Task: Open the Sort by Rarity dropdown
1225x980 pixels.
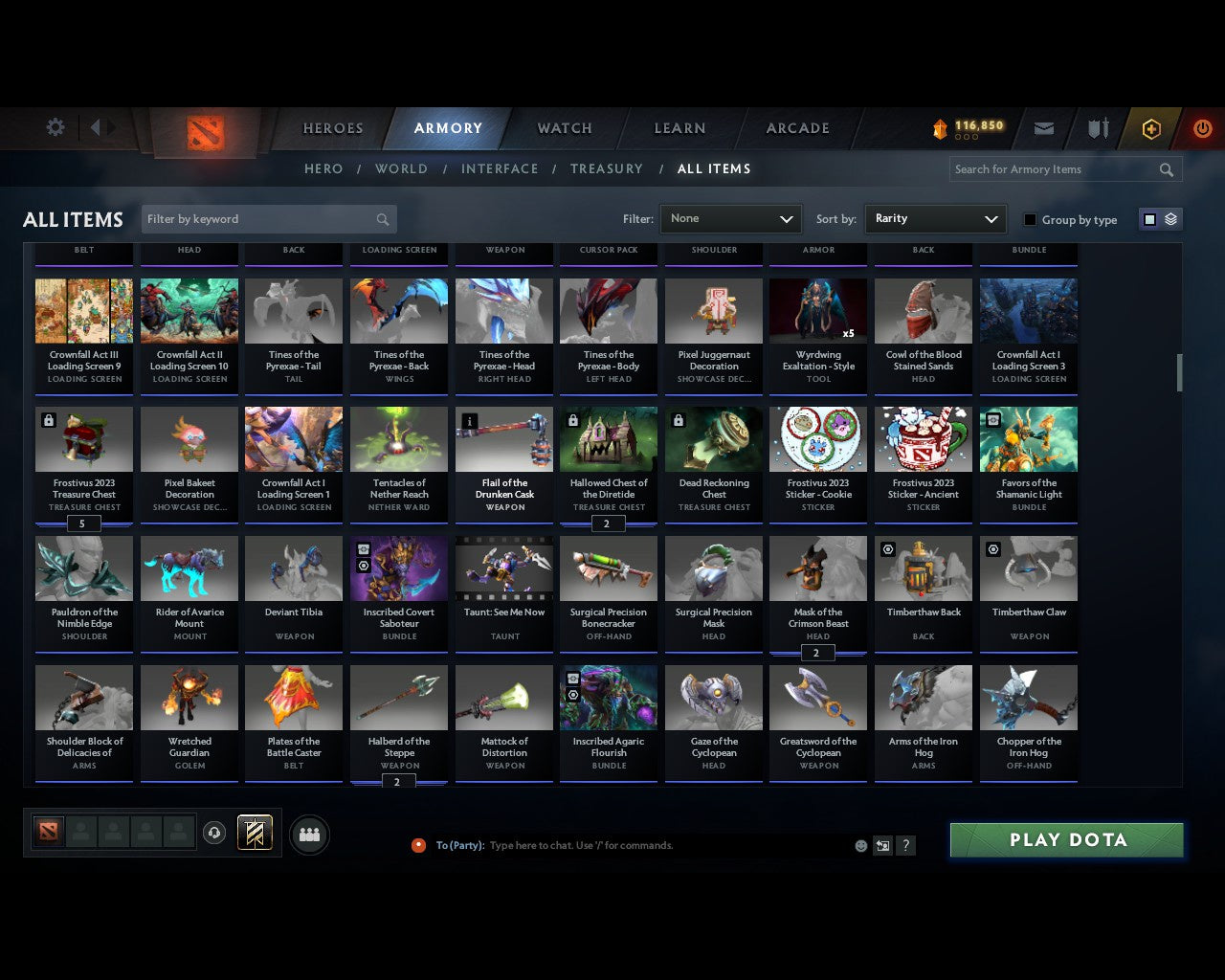Action: pos(935,218)
